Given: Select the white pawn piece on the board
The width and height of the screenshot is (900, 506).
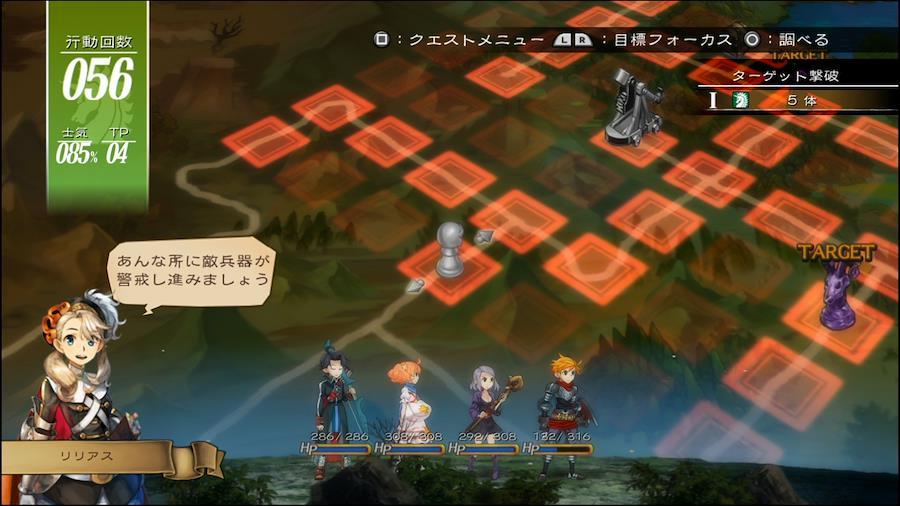Looking at the screenshot, I should (x=448, y=250).
